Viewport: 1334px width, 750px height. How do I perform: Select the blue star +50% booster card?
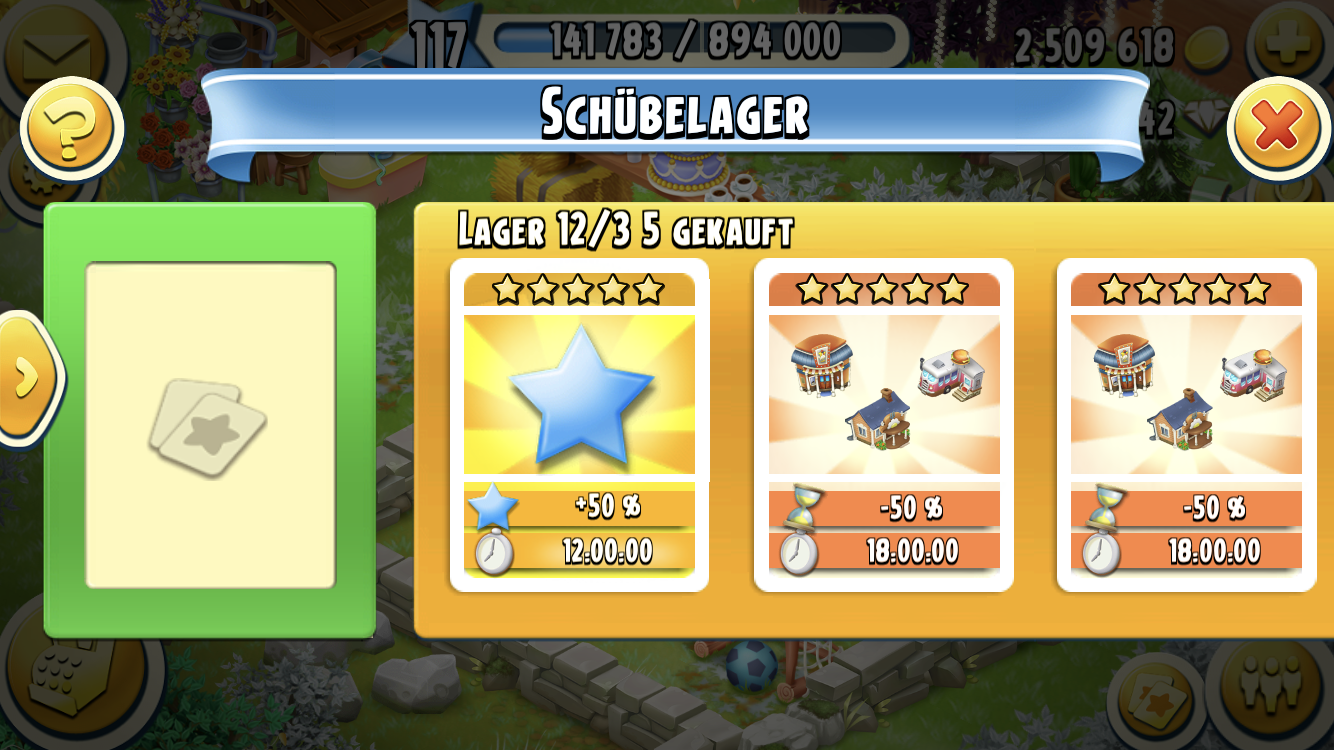pos(579,425)
